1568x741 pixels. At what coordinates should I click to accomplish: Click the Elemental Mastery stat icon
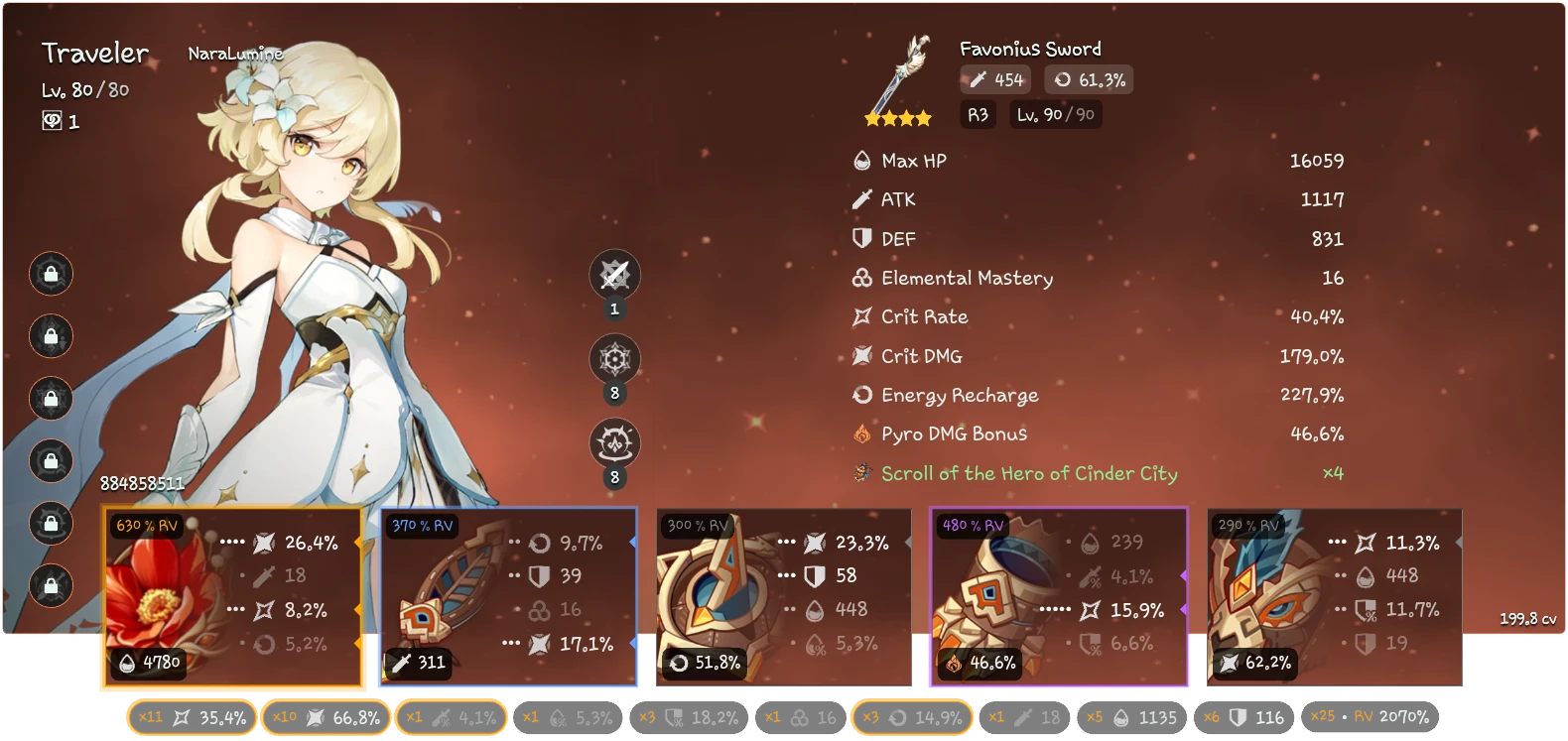[859, 278]
